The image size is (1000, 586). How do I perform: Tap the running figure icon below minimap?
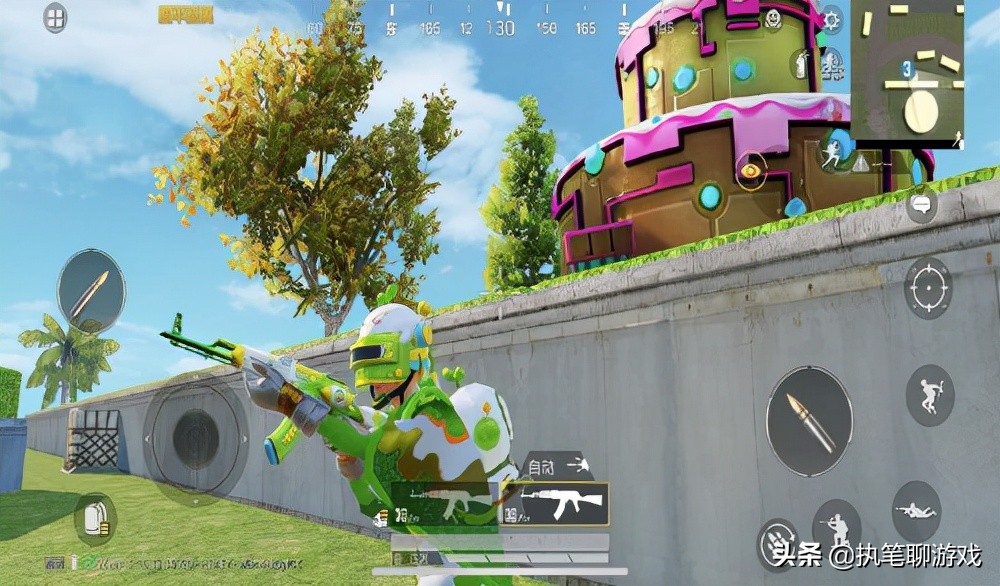click(831, 153)
